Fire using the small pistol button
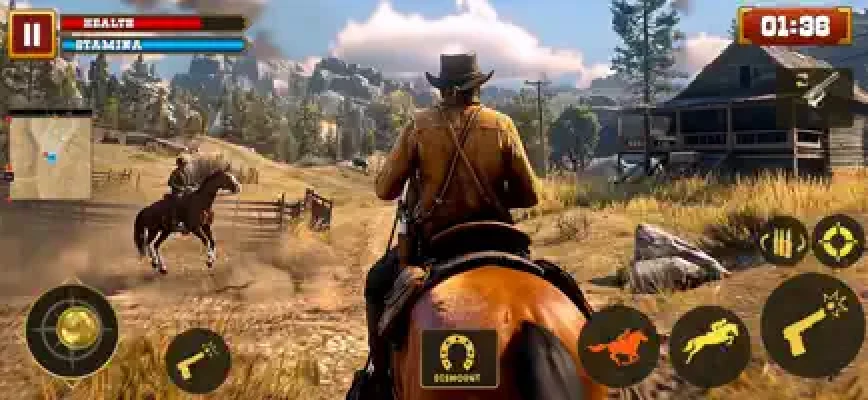Viewport: 868px width, 400px height. [197, 361]
